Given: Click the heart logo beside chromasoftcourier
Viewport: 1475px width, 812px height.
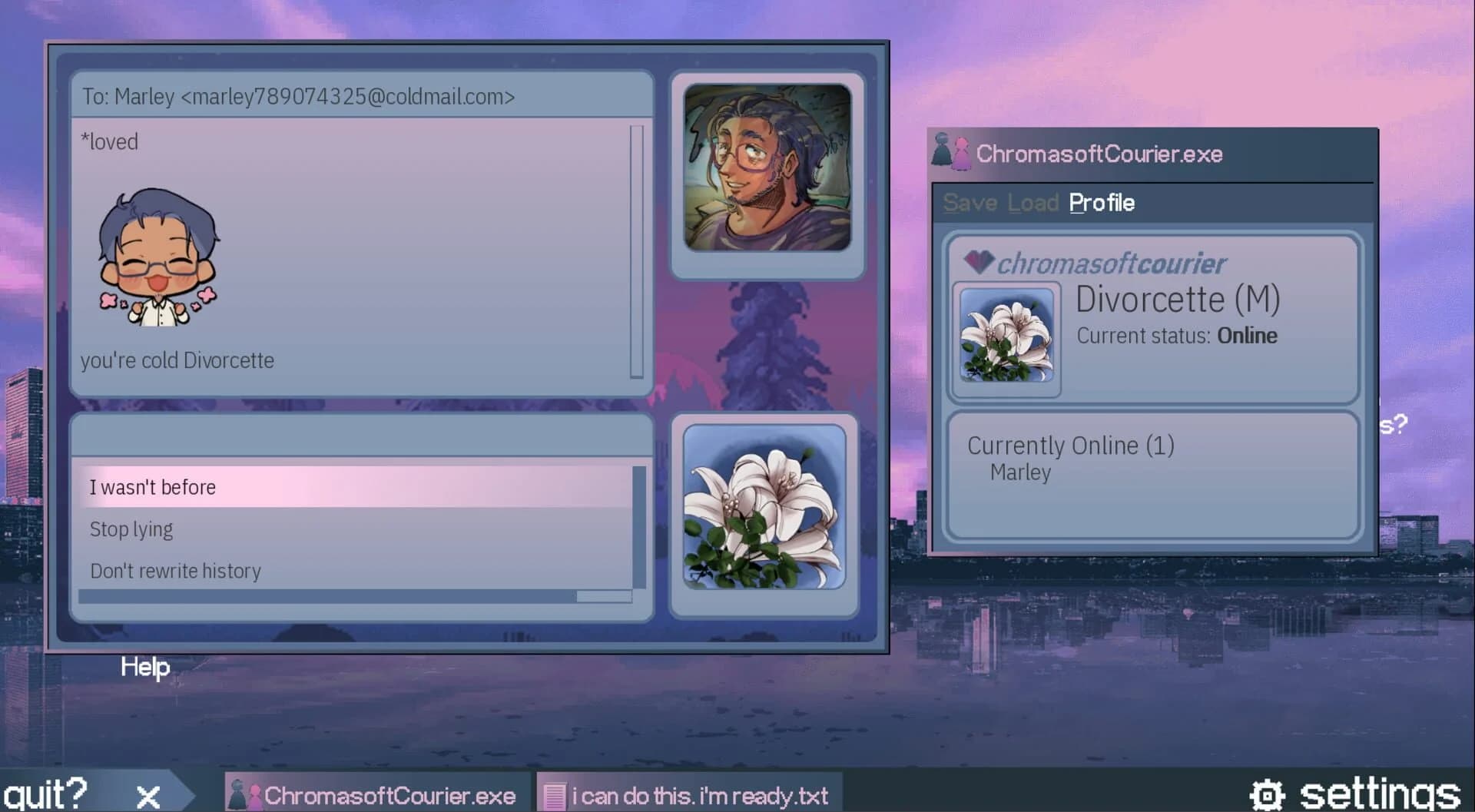Looking at the screenshot, I should point(977,262).
